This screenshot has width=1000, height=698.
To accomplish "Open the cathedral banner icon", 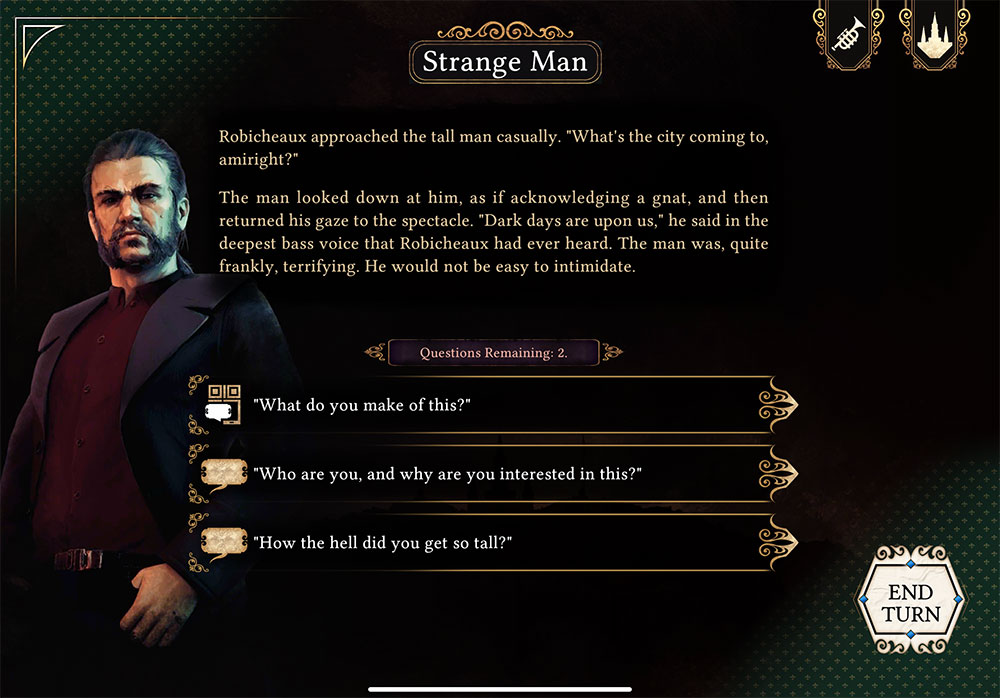I will tap(934, 37).
